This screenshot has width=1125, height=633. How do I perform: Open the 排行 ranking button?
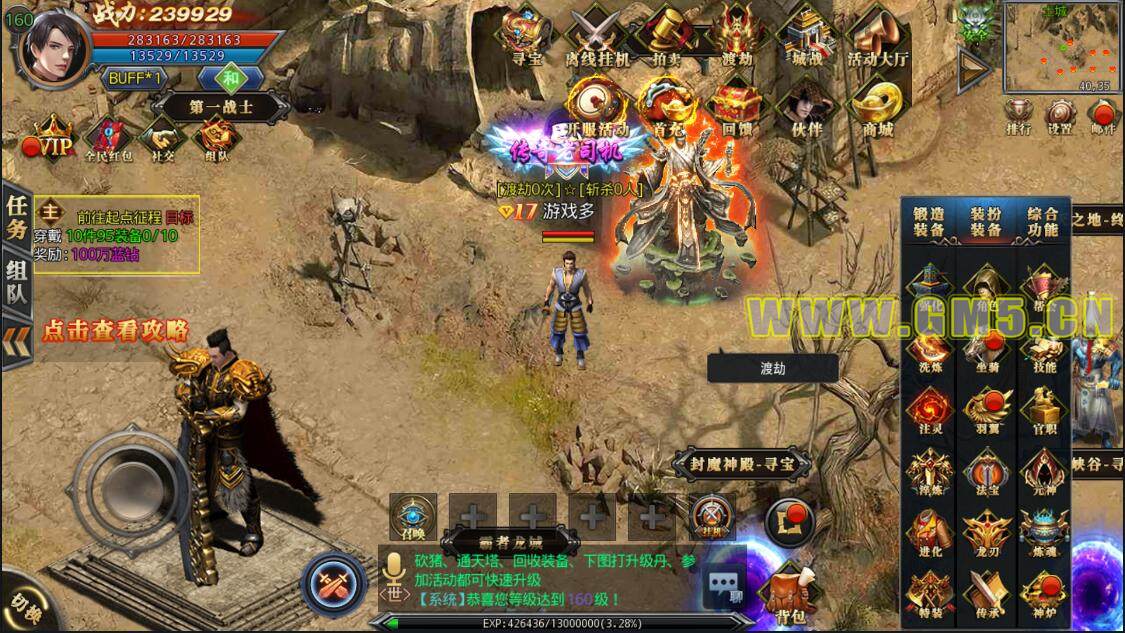pyautogui.click(x=1019, y=113)
